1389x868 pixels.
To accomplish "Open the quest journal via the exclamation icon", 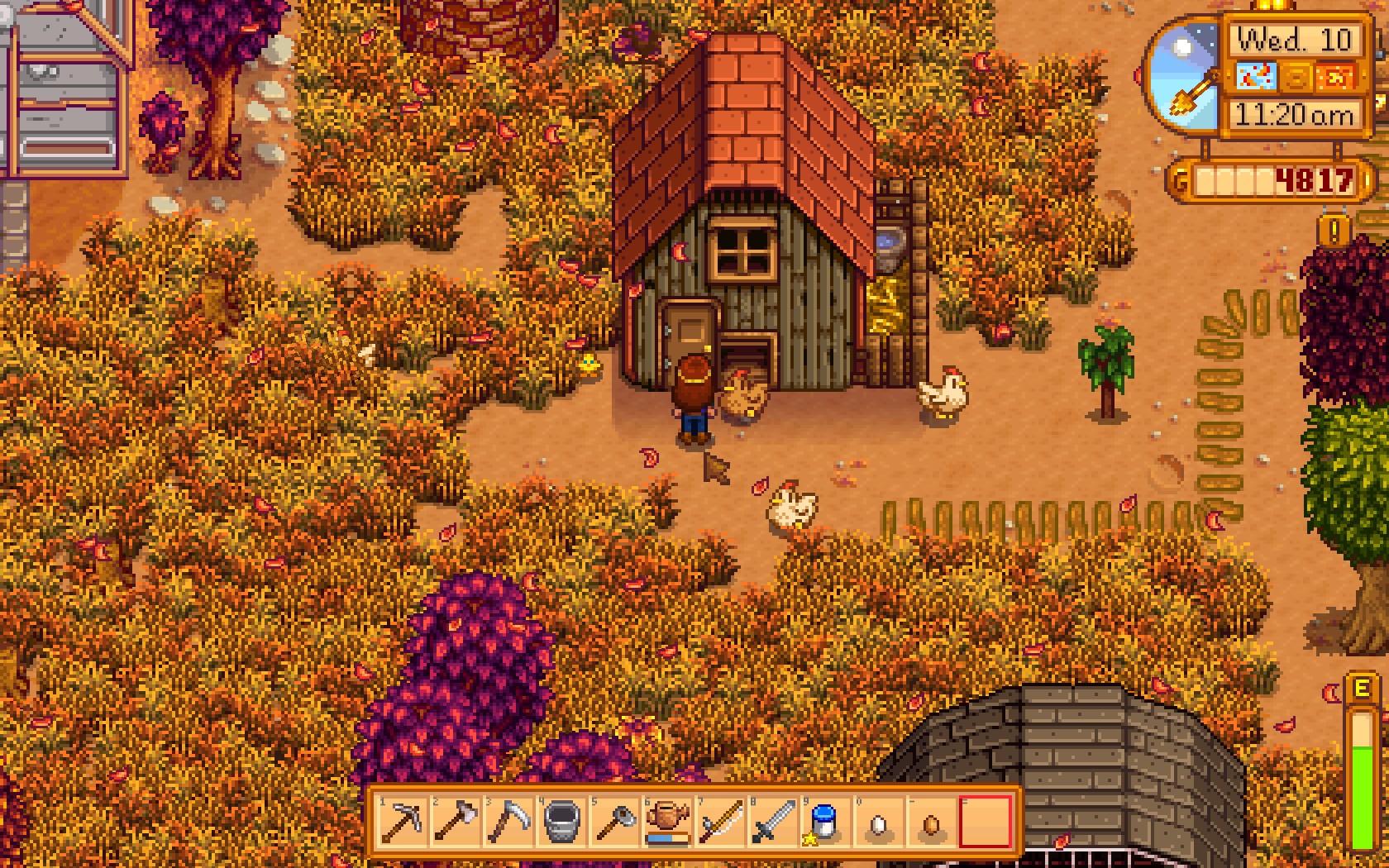I will point(1333,231).
